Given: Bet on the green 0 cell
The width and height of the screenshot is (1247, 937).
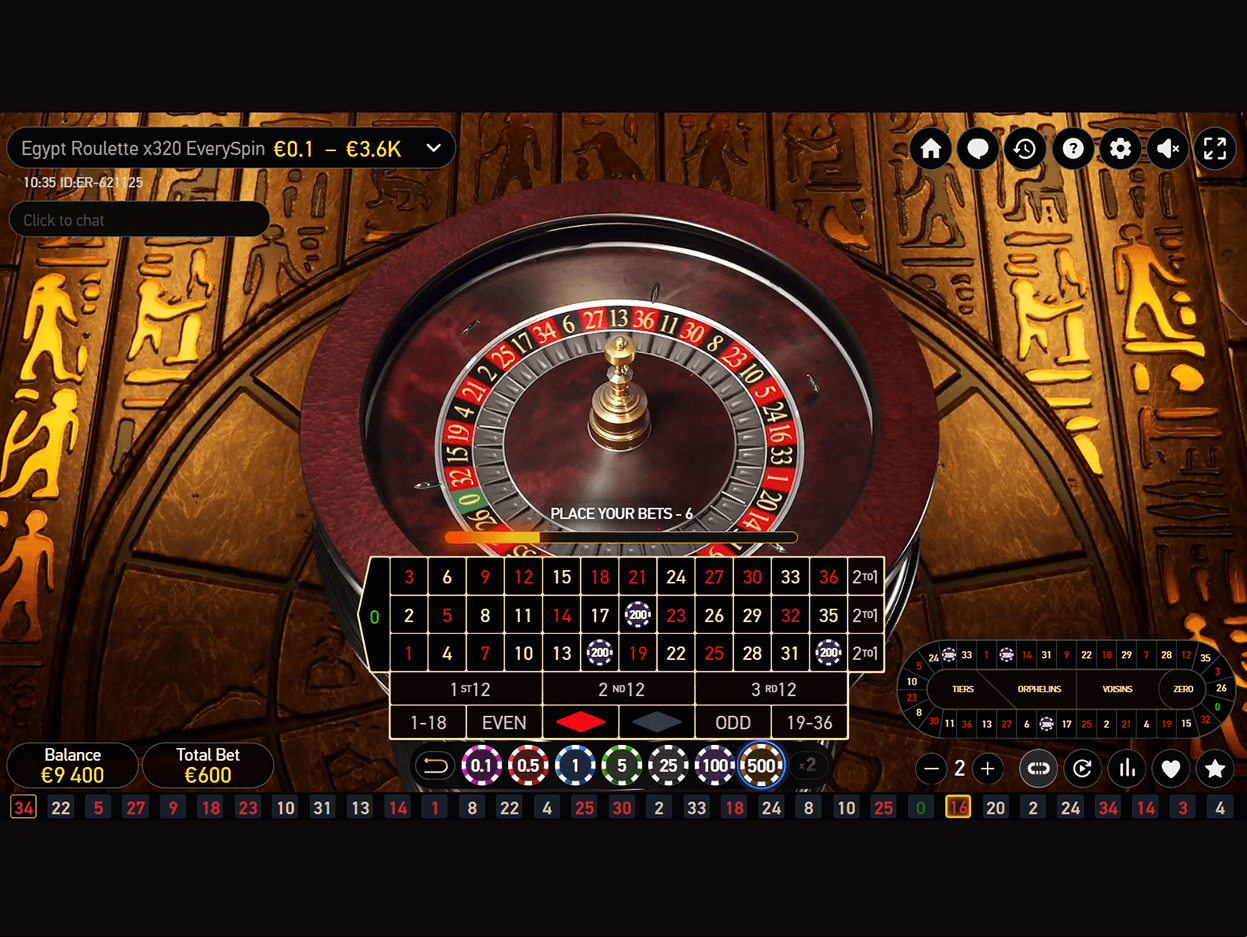Looking at the screenshot, I should coord(375,616).
